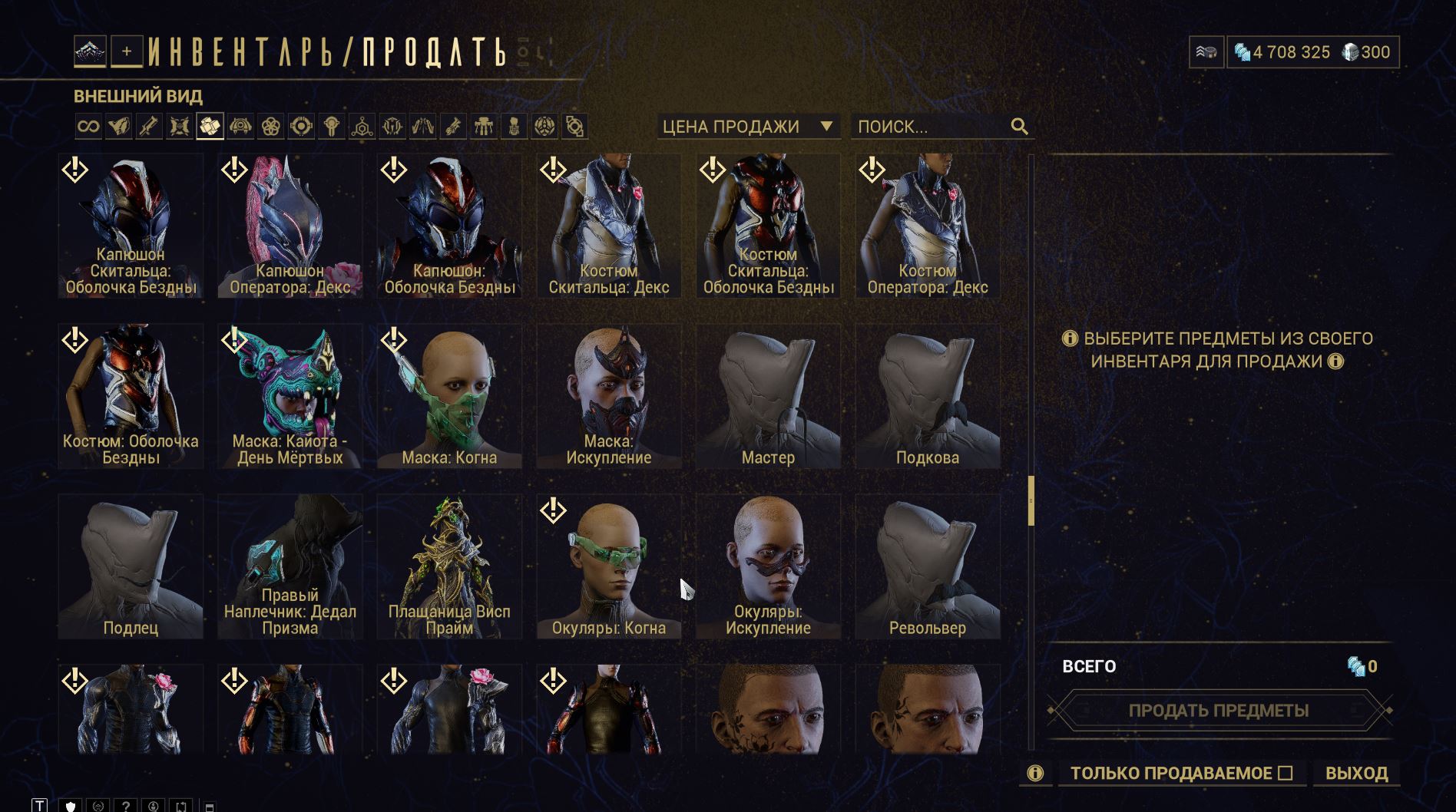Screen dimensions: 1456x812
Task: Click the Поиск search field
Action: [x=931, y=127]
